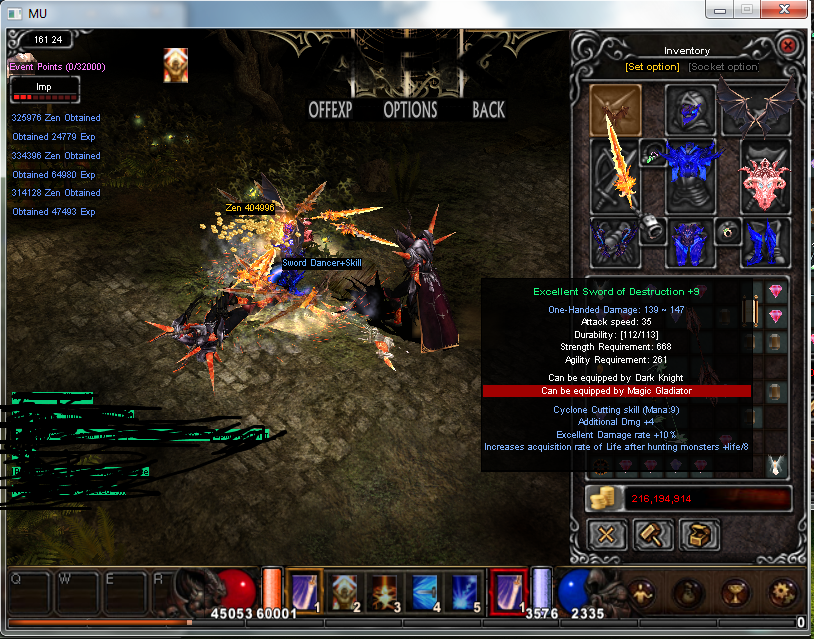Screen dimensions: 814x639
Task: Select the blue boots equipment slot
Action: [765, 243]
